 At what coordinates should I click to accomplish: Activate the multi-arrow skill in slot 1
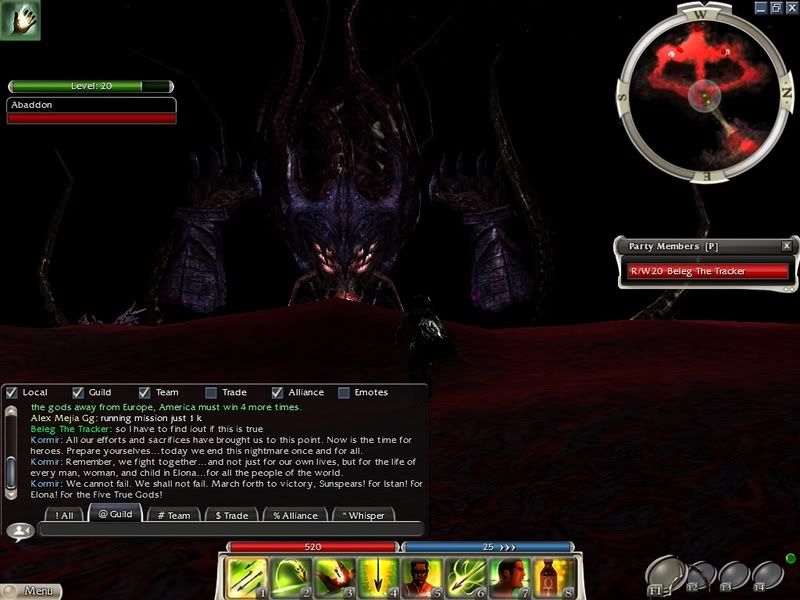[245, 577]
